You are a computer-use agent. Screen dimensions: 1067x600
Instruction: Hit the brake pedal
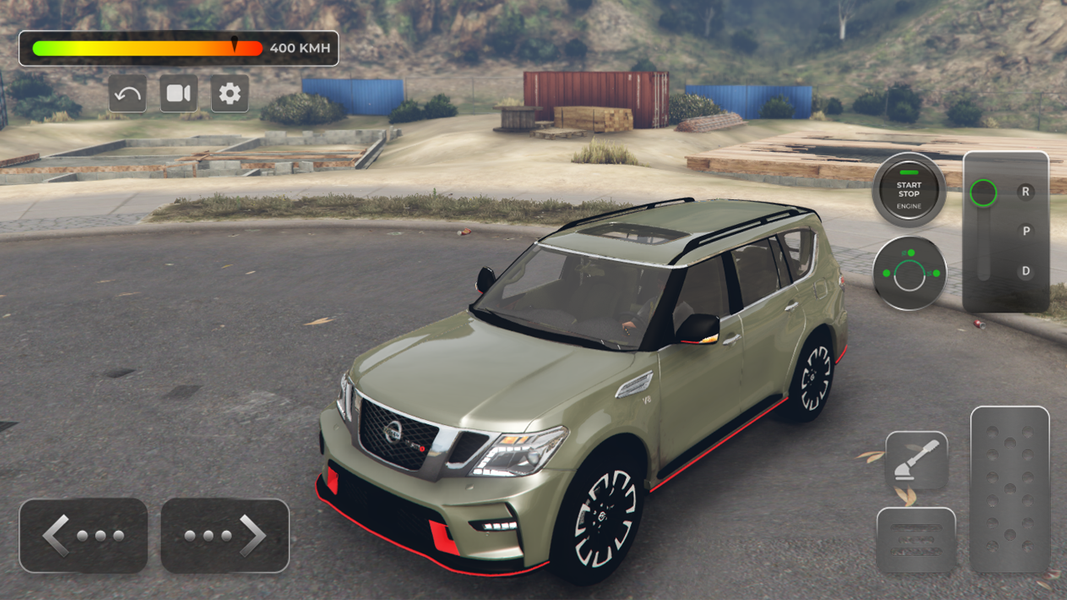[x=916, y=540]
